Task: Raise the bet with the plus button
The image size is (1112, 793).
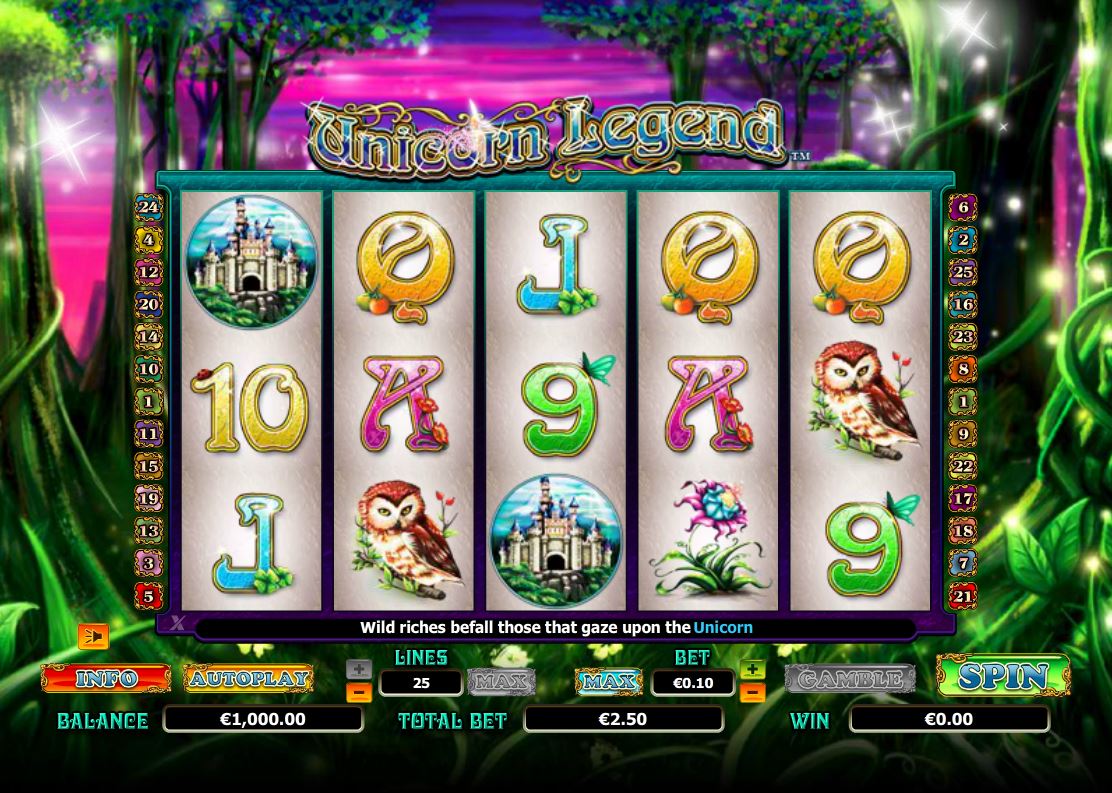Action: pyautogui.click(x=752, y=670)
